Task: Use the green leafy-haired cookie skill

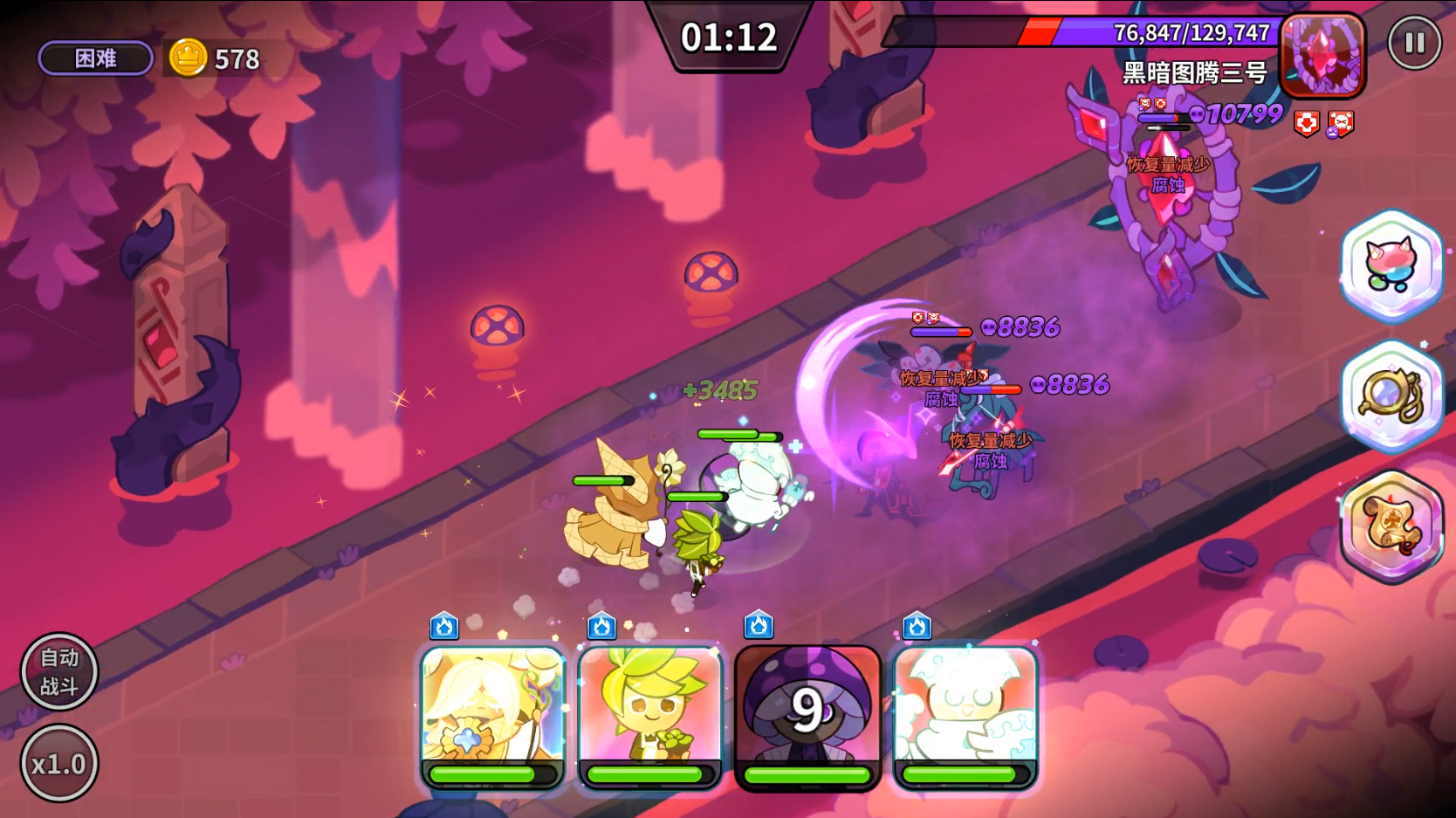Action: [x=650, y=716]
